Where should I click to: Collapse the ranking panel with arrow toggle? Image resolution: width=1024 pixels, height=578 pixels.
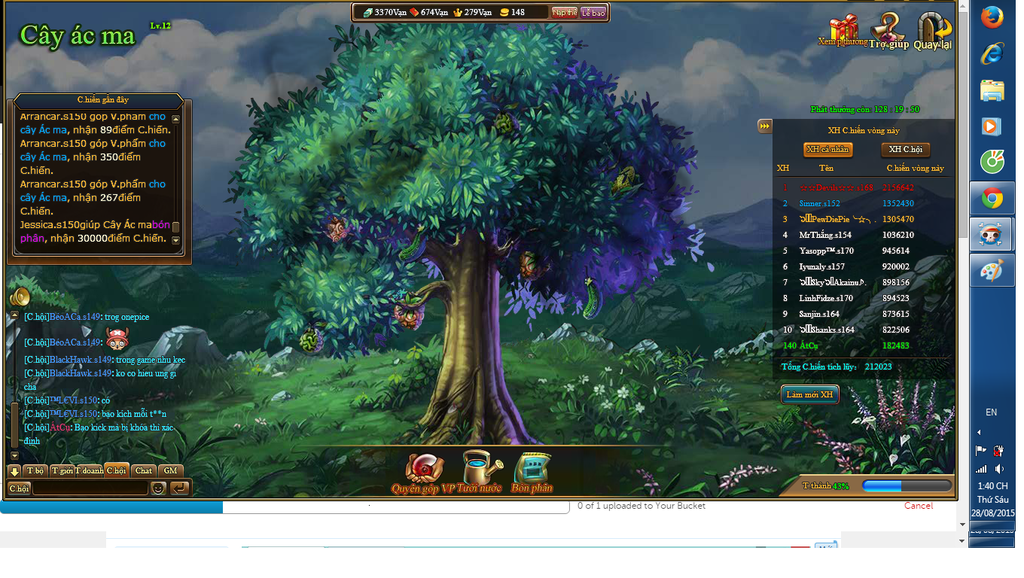click(765, 126)
